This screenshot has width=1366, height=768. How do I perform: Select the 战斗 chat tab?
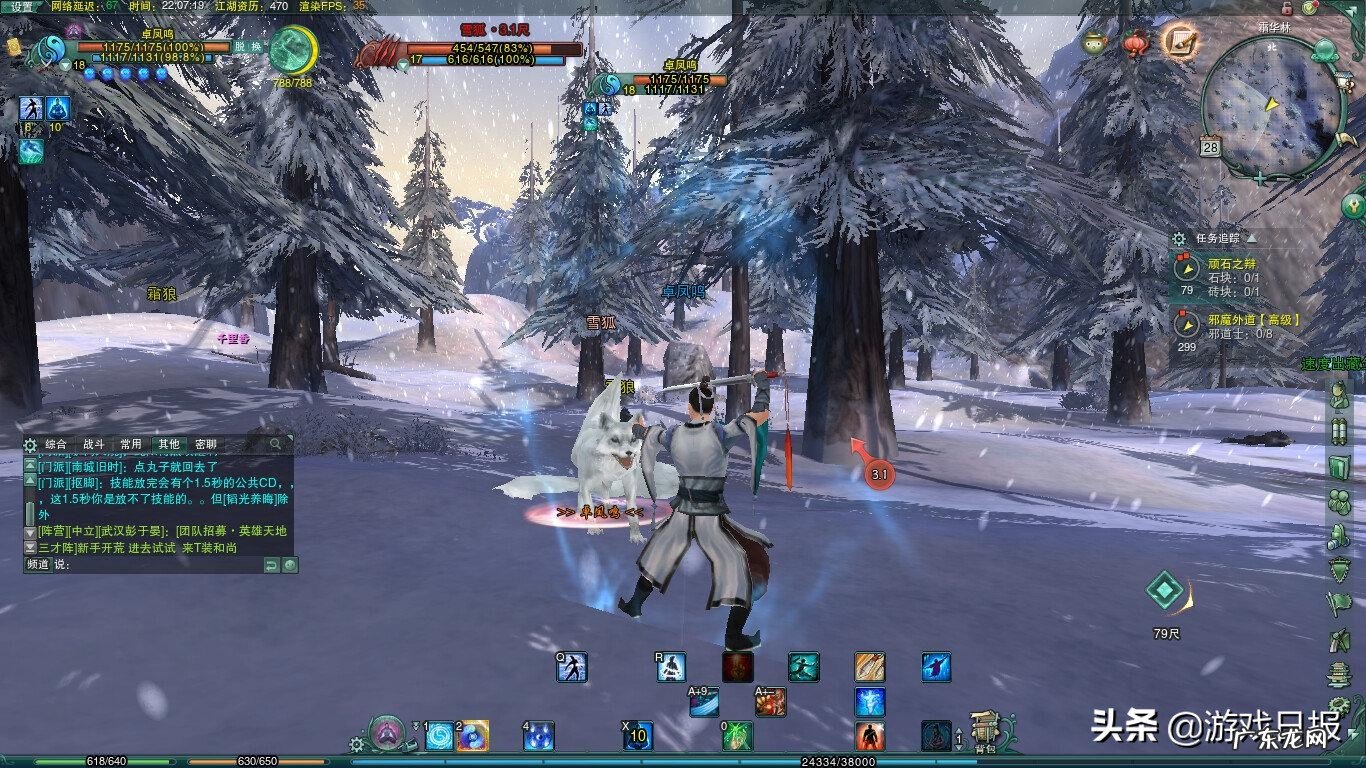(93, 444)
